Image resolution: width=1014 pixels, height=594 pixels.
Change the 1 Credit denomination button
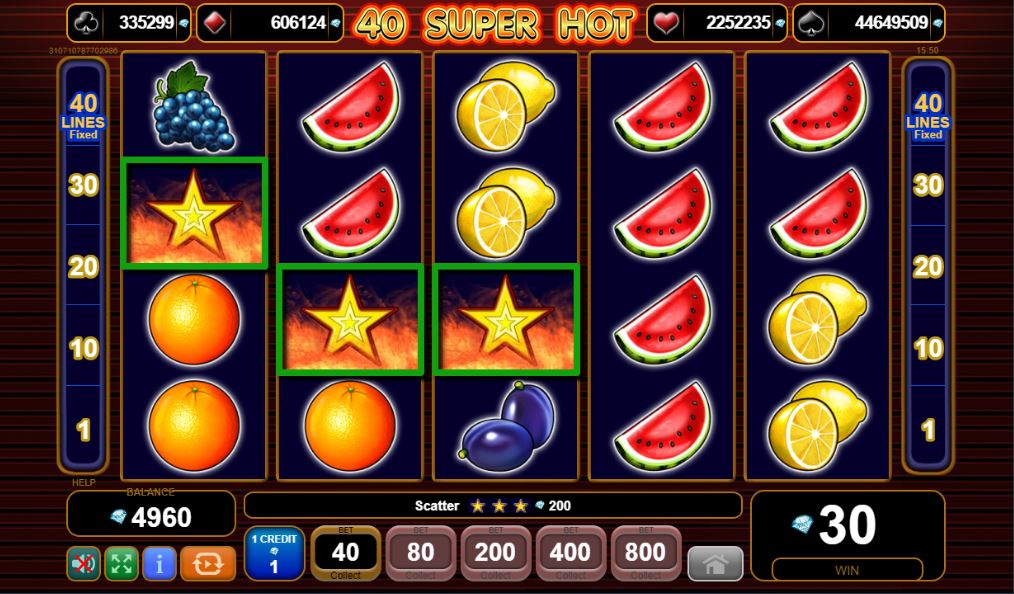point(274,554)
